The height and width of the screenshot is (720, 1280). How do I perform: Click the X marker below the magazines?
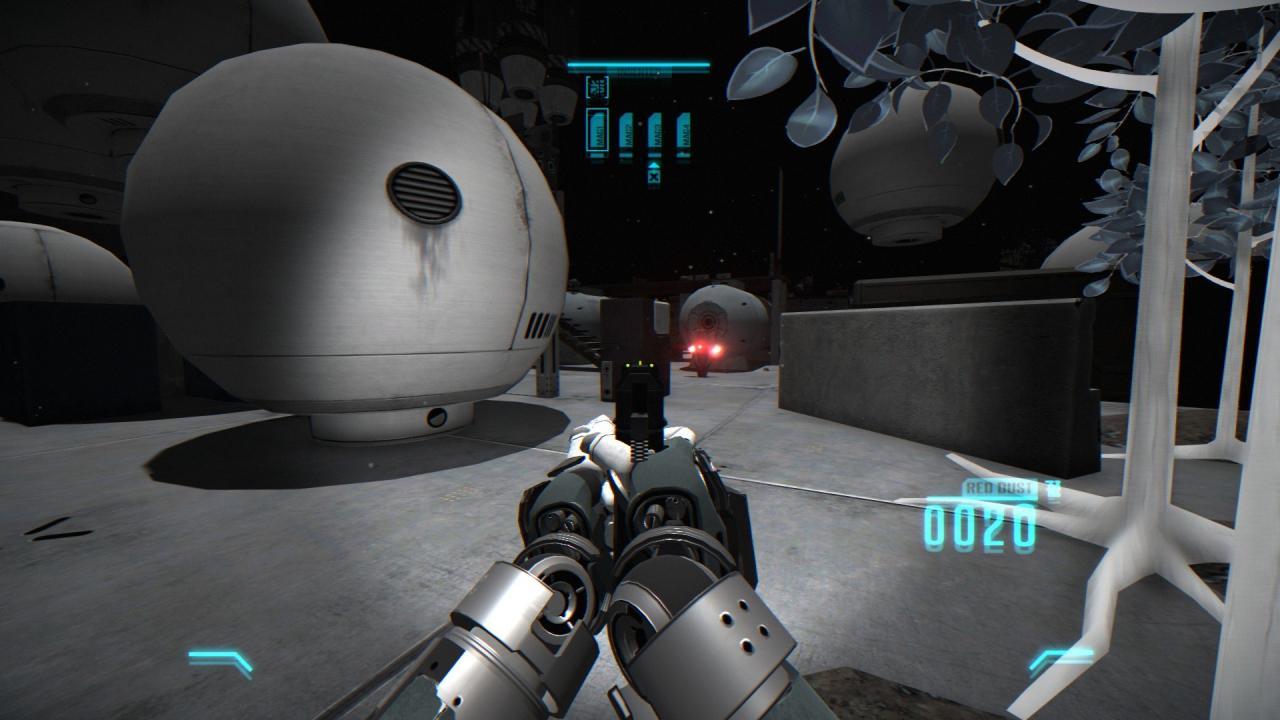(654, 176)
